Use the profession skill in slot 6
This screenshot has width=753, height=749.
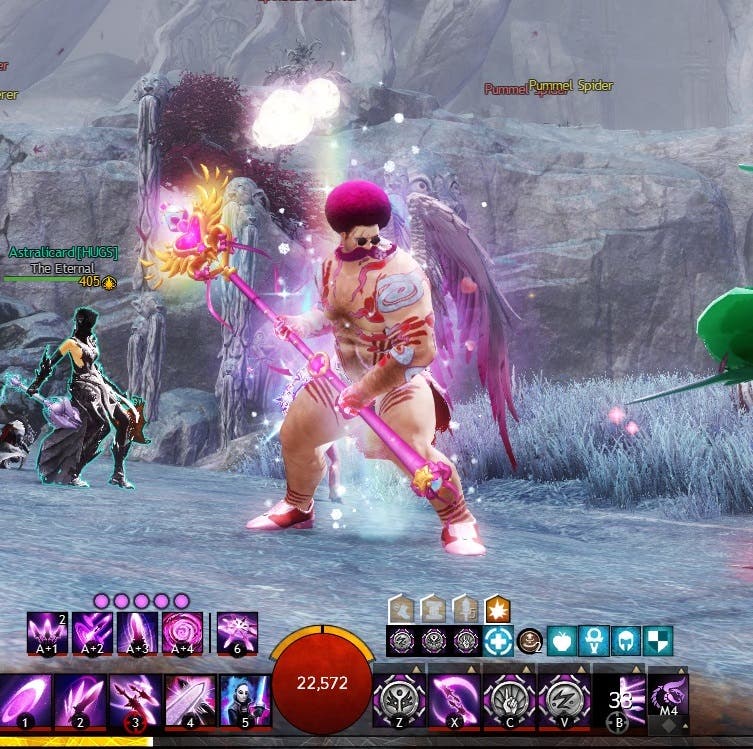pyautogui.click(x=237, y=633)
